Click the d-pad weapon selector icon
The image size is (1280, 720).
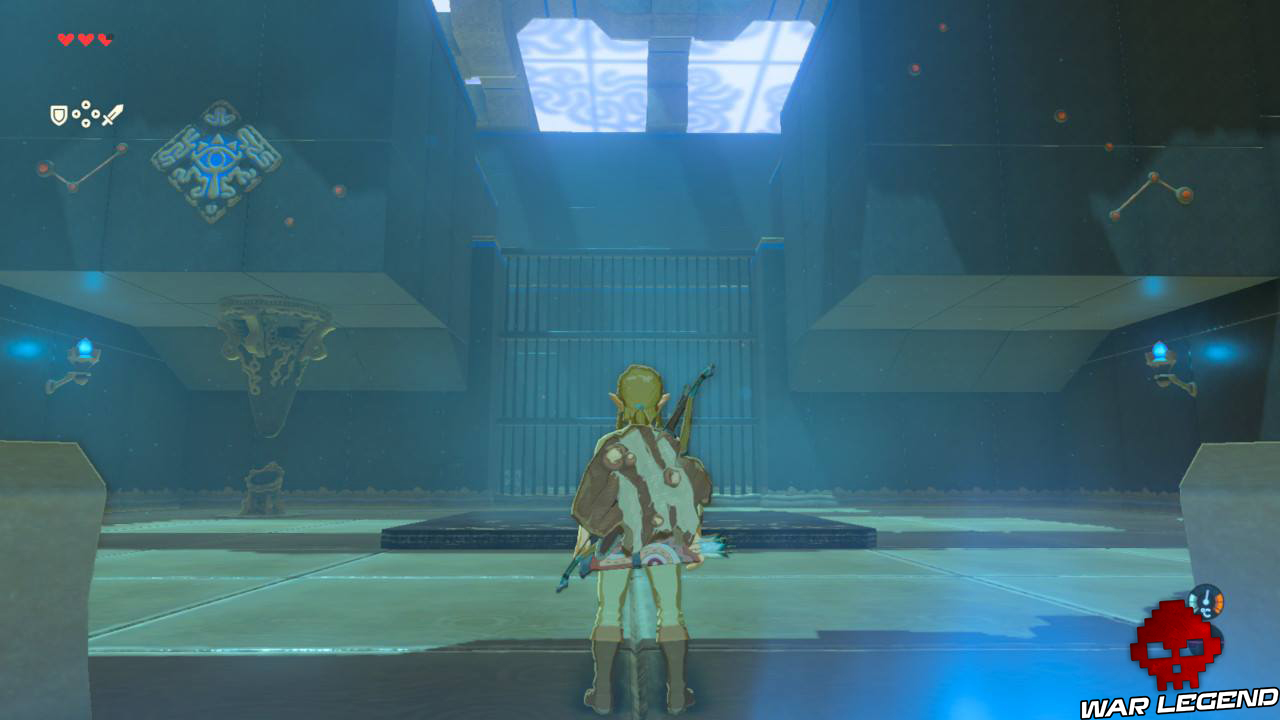pyautogui.click(x=86, y=113)
